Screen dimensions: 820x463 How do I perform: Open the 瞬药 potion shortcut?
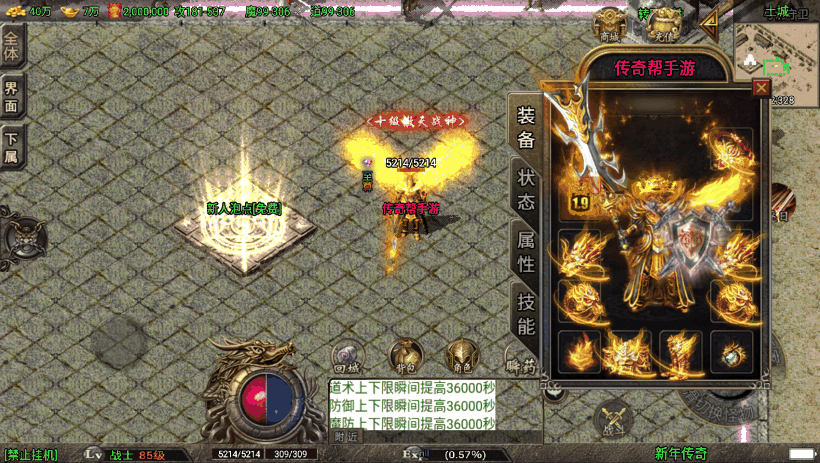pyautogui.click(x=520, y=360)
